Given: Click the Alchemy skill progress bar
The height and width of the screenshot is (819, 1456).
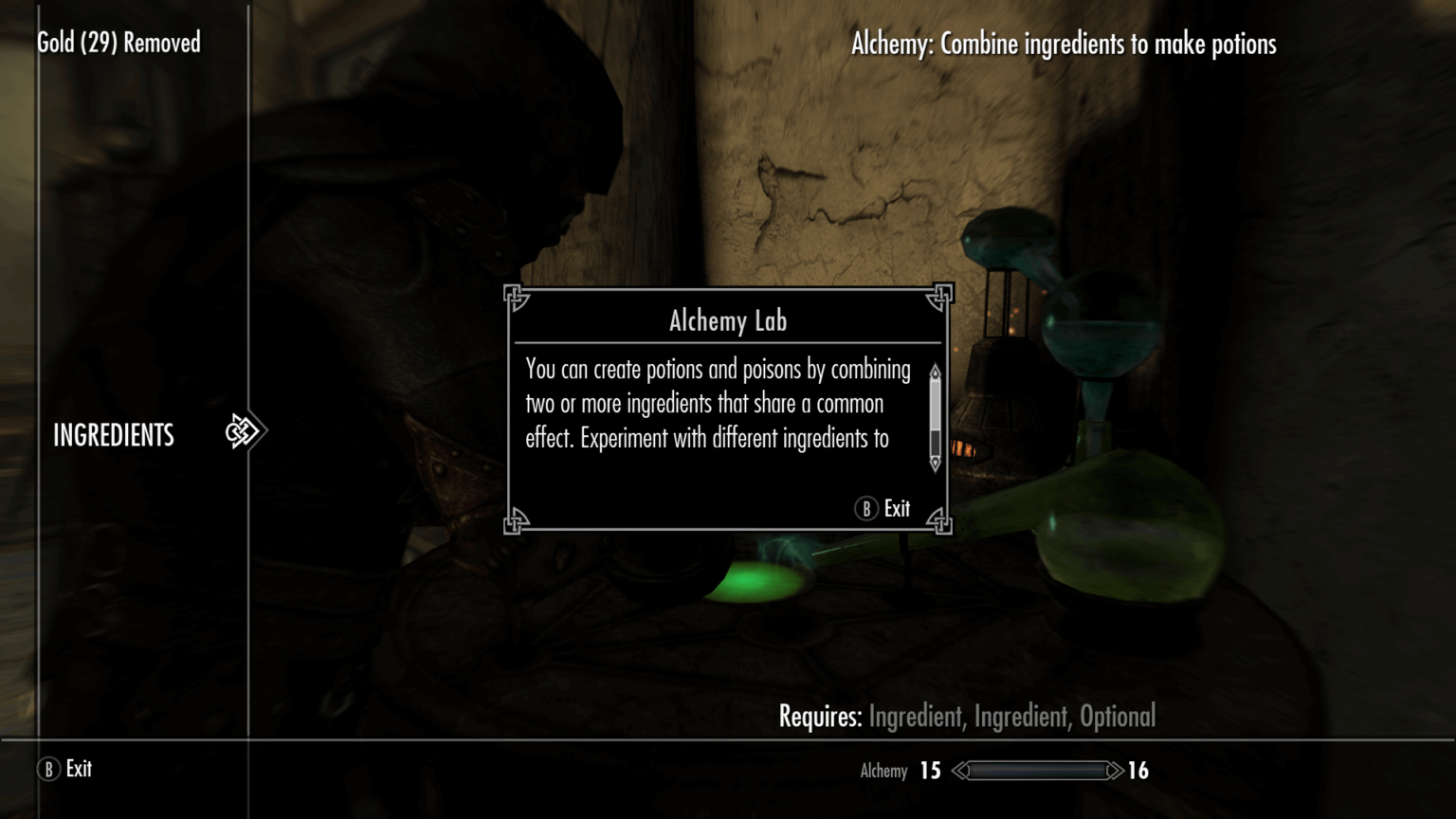Looking at the screenshot, I should coord(1036,771).
